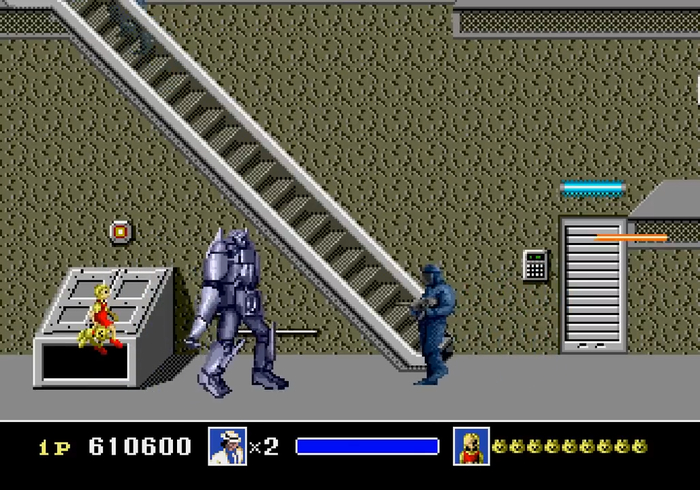Click the Michael Jackson lives portrait

227,446
